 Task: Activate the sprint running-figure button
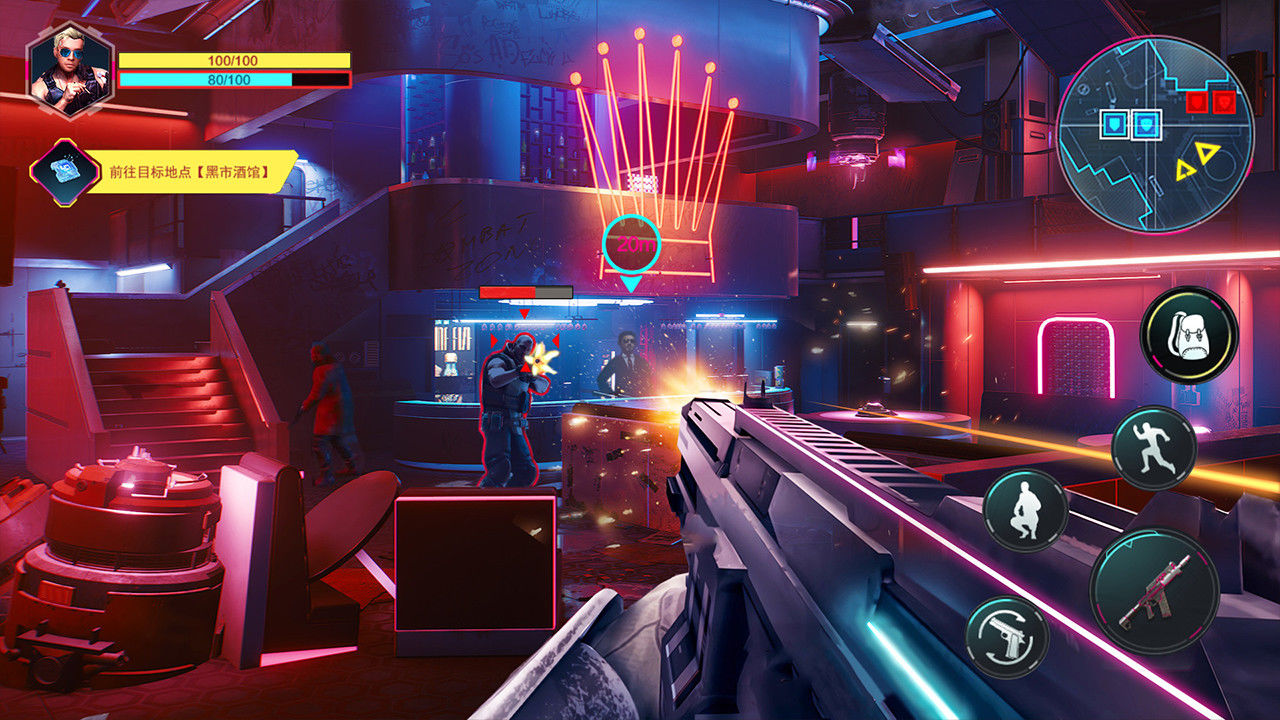pos(1153,448)
